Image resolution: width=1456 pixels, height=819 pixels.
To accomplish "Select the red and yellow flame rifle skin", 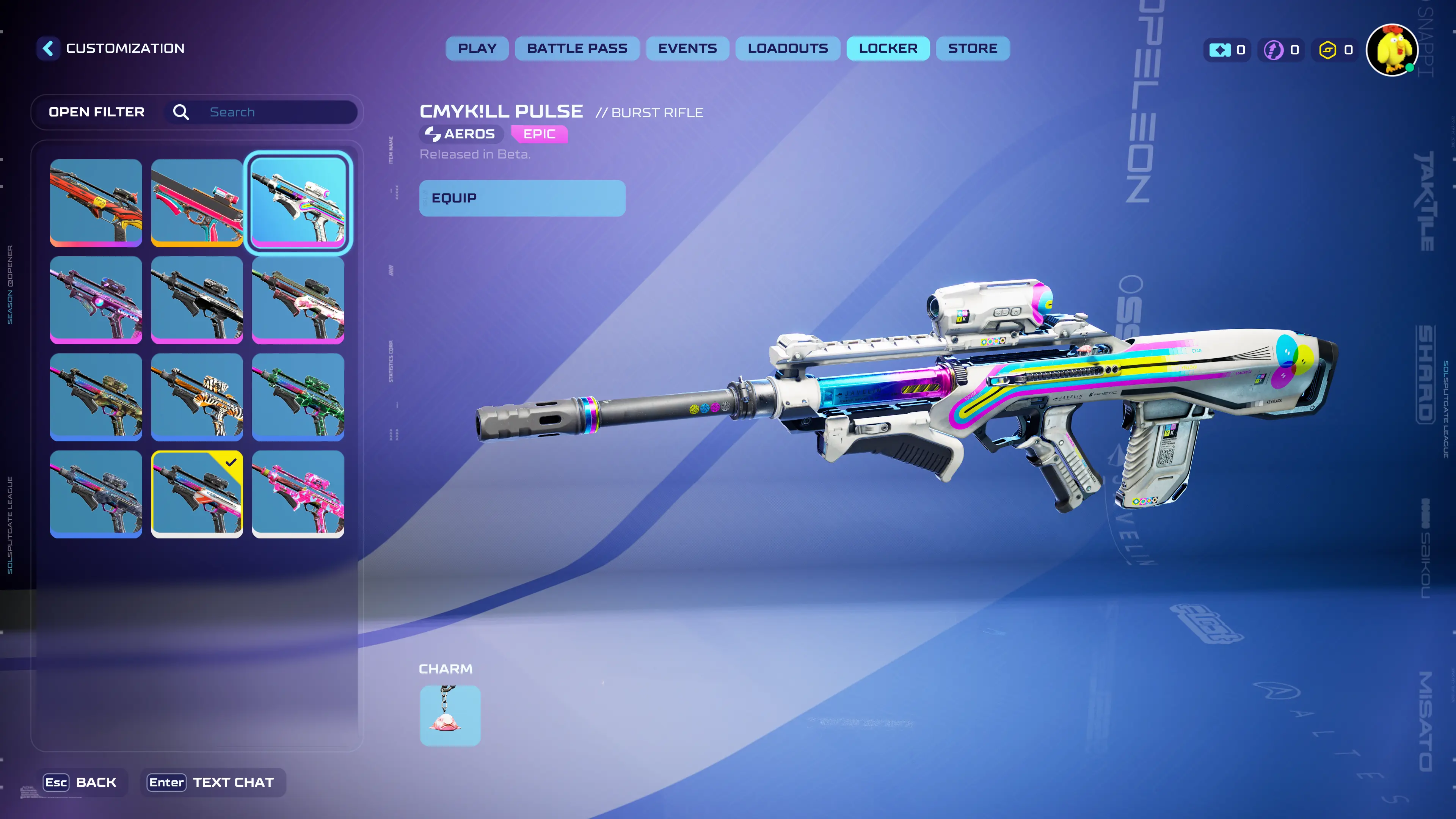I will coord(96,202).
